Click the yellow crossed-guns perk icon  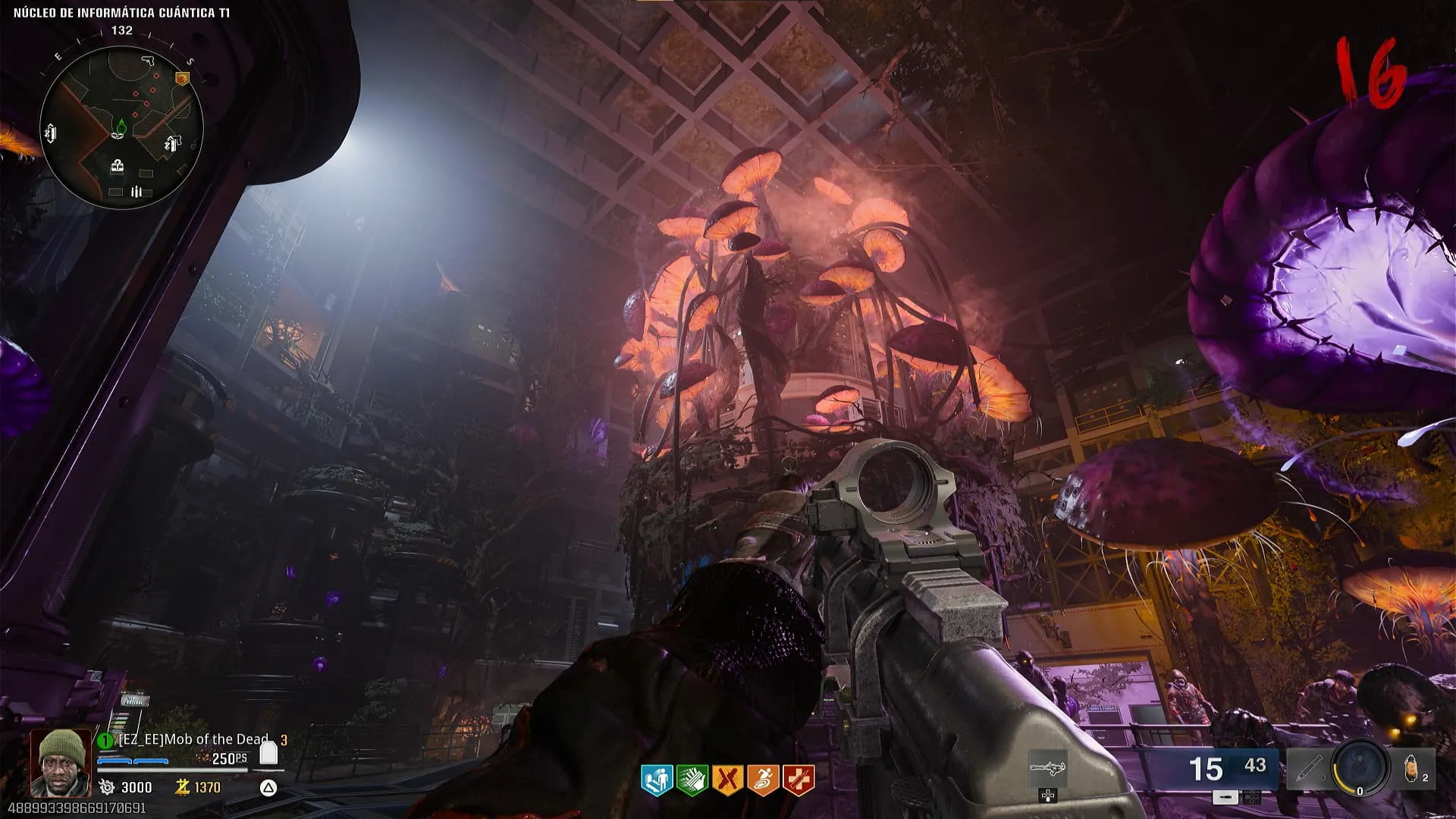[727, 780]
